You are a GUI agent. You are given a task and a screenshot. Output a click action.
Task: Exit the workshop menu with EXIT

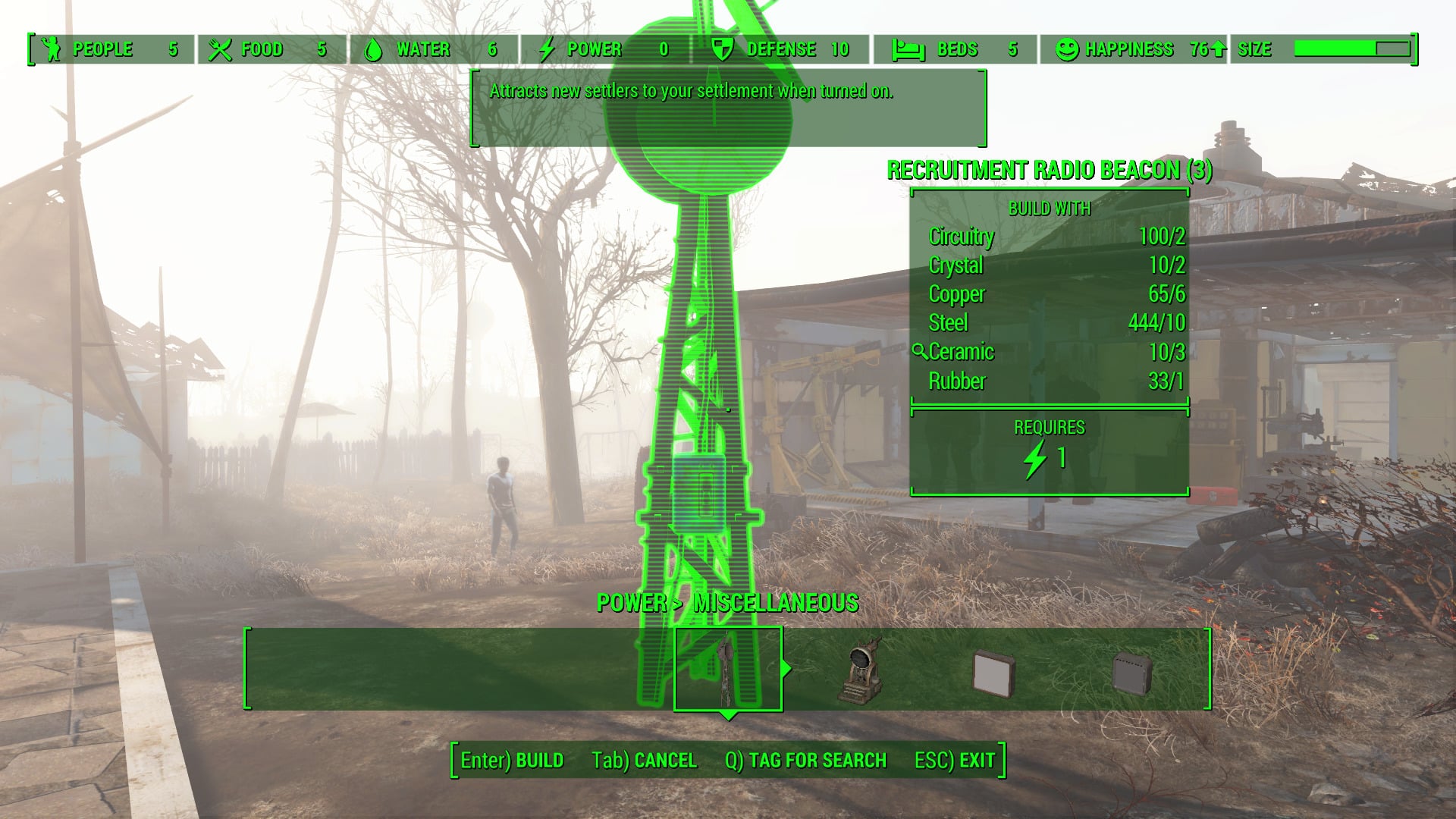(x=954, y=760)
